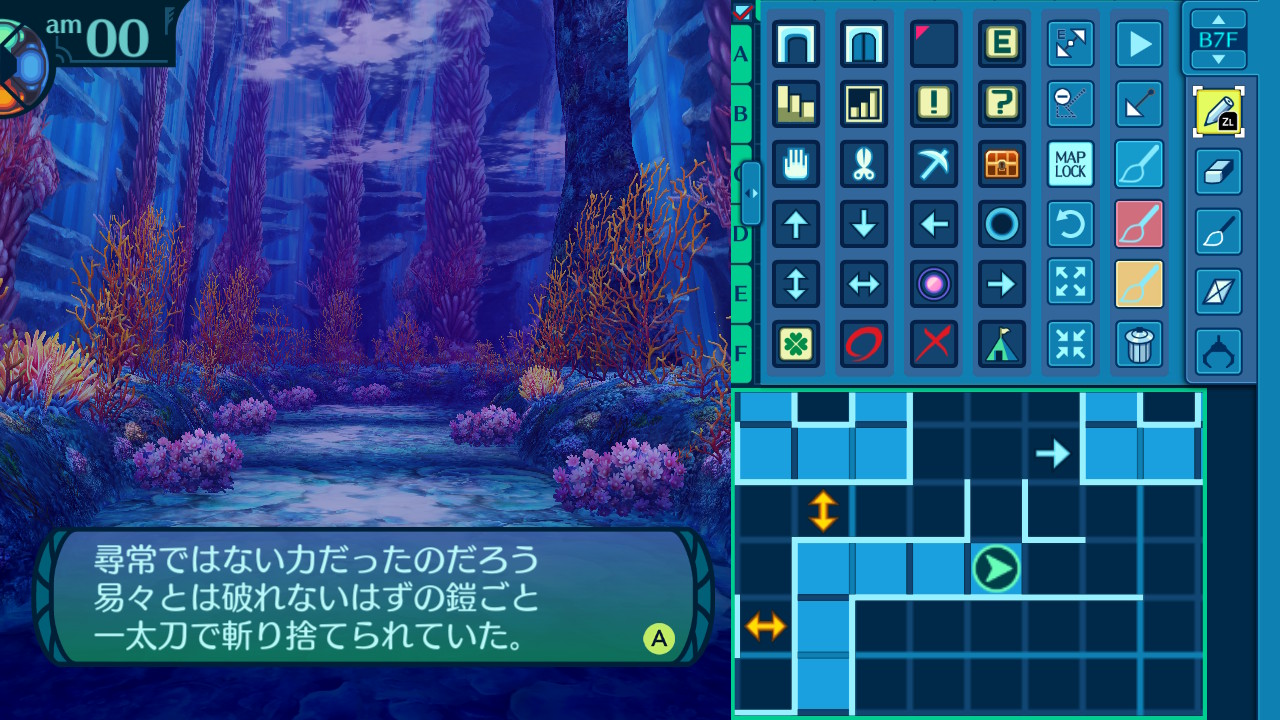Place the four-leaf clover icon
This screenshot has width=1280, height=720.
(x=796, y=344)
